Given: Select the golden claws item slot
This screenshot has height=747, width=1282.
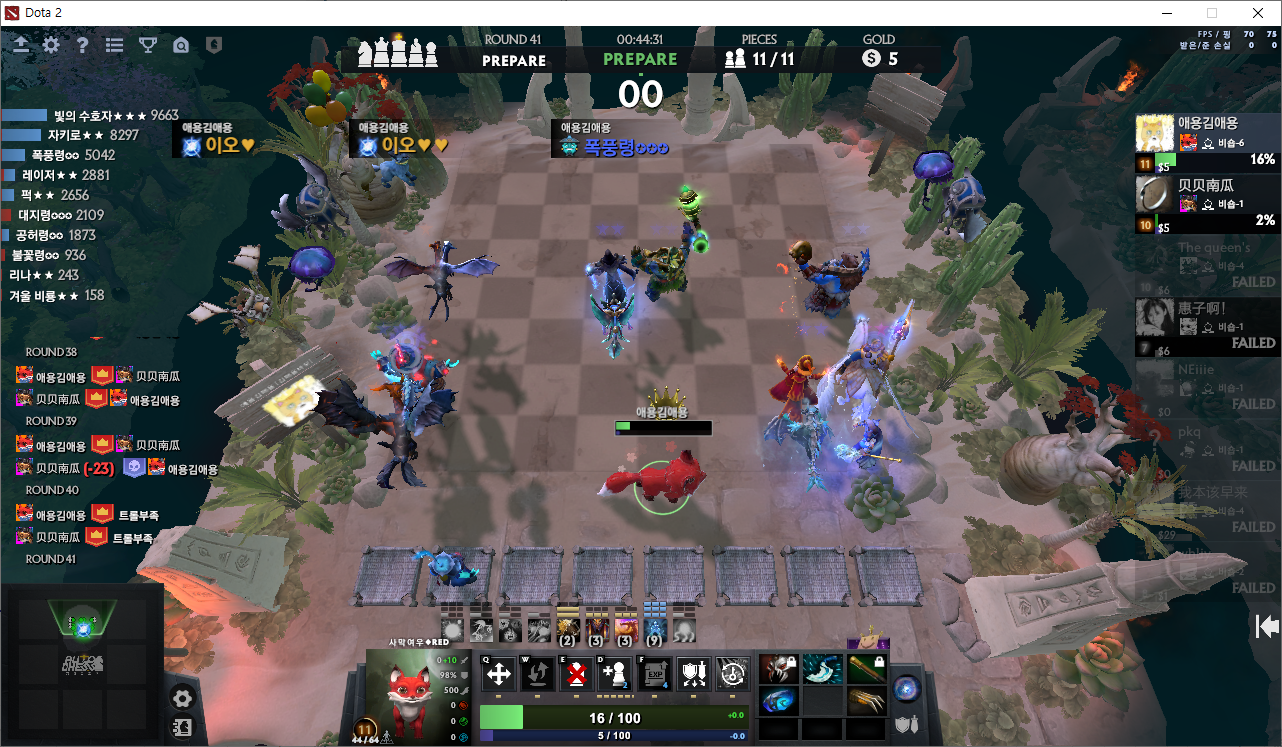Looking at the screenshot, I should [x=867, y=701].
